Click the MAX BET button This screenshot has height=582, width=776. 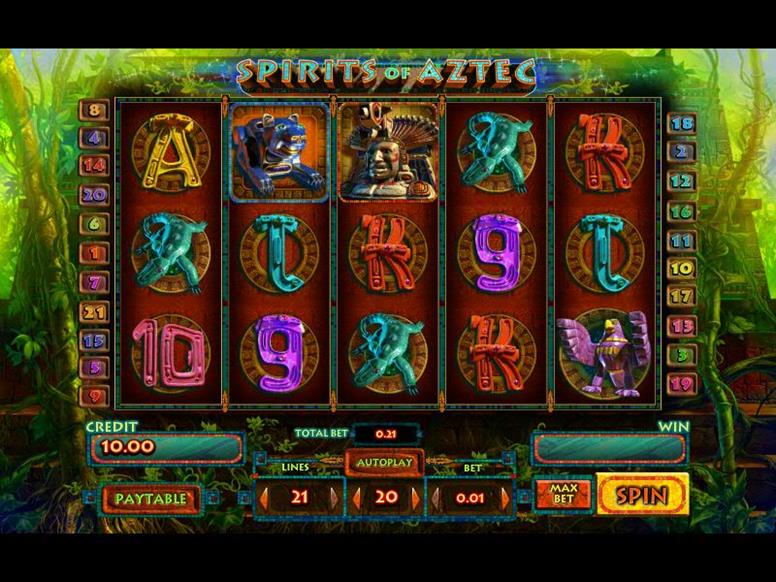click(562, 494)
